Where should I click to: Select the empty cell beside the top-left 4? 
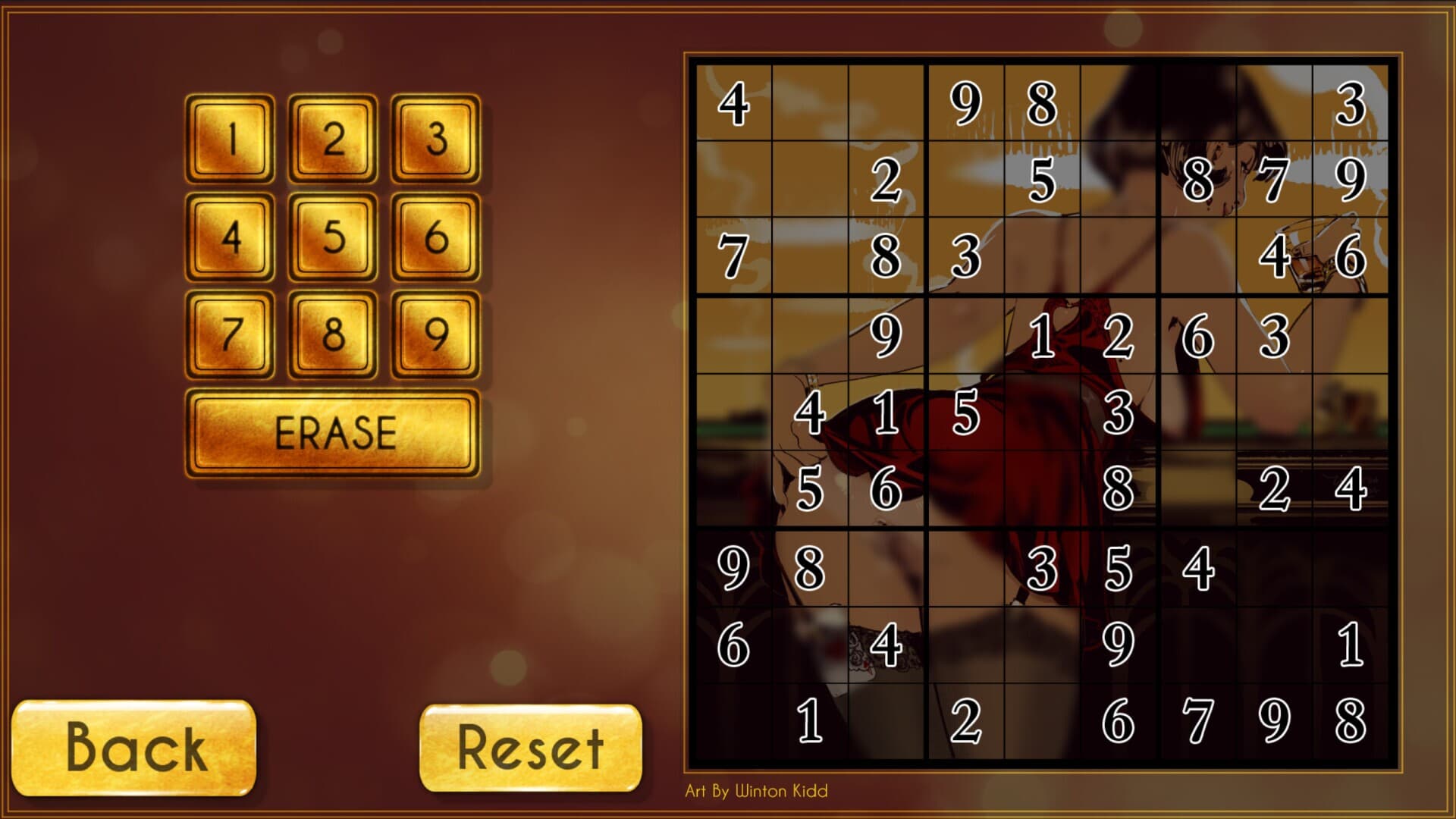[x=810, y=102]
